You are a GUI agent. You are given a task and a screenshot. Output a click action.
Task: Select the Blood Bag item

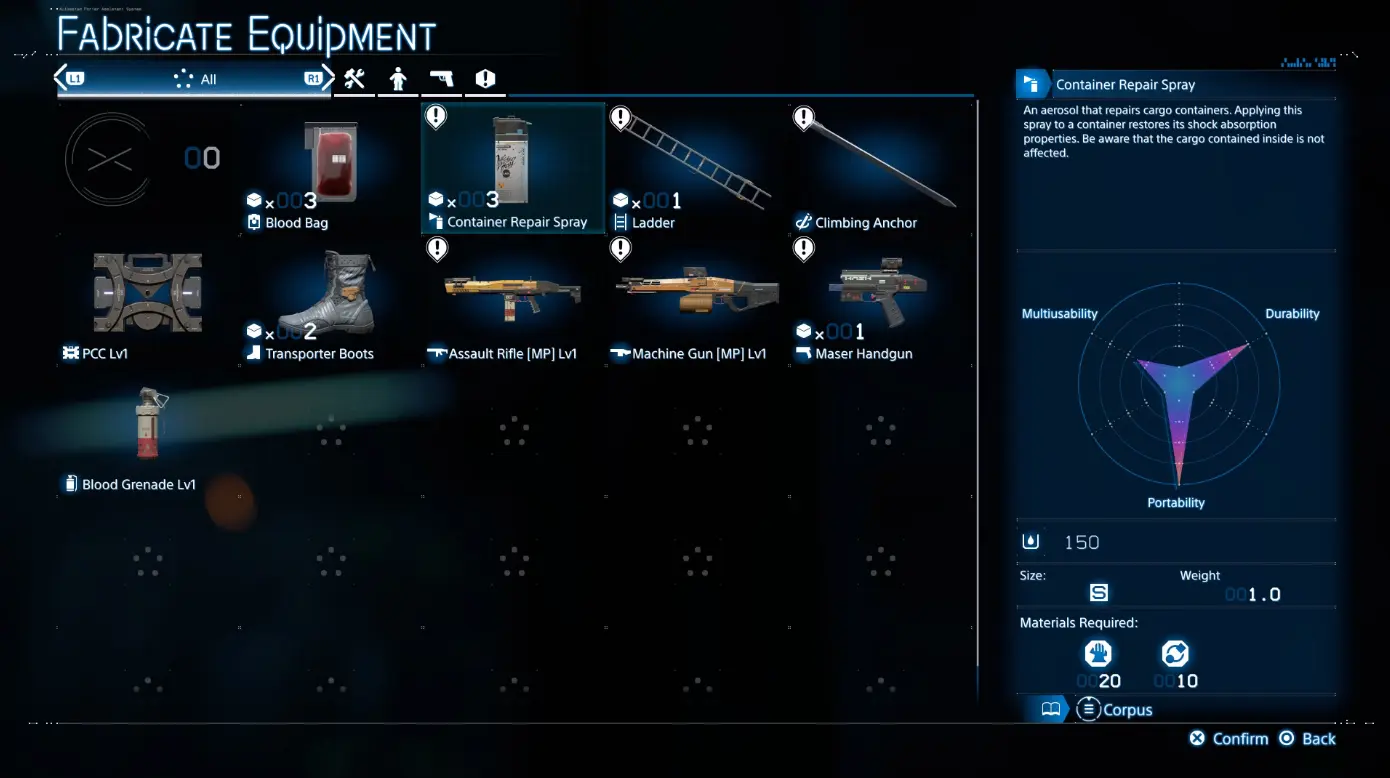(330, 168)
